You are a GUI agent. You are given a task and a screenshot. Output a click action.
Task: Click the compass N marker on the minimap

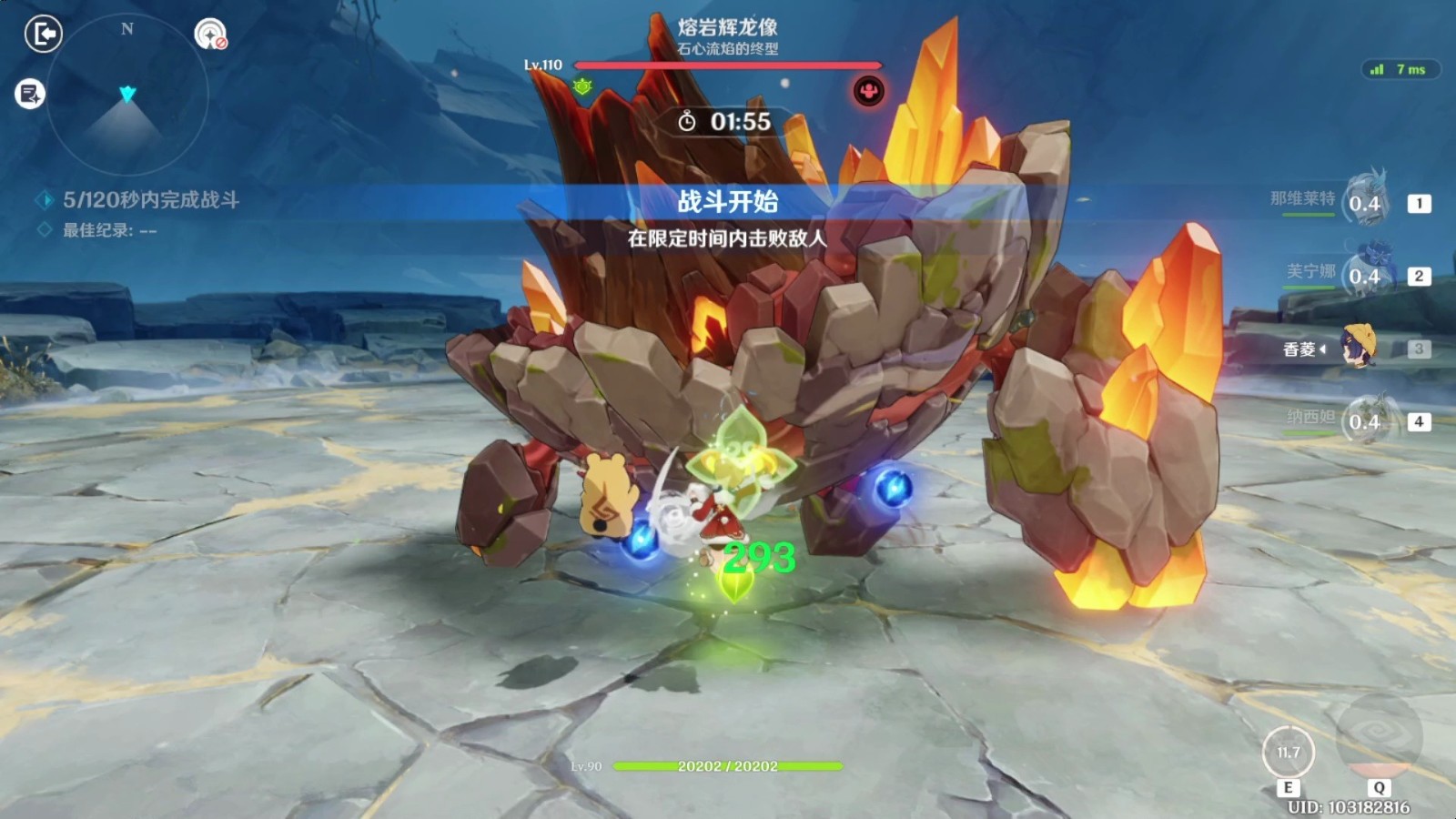pos(126,29)
